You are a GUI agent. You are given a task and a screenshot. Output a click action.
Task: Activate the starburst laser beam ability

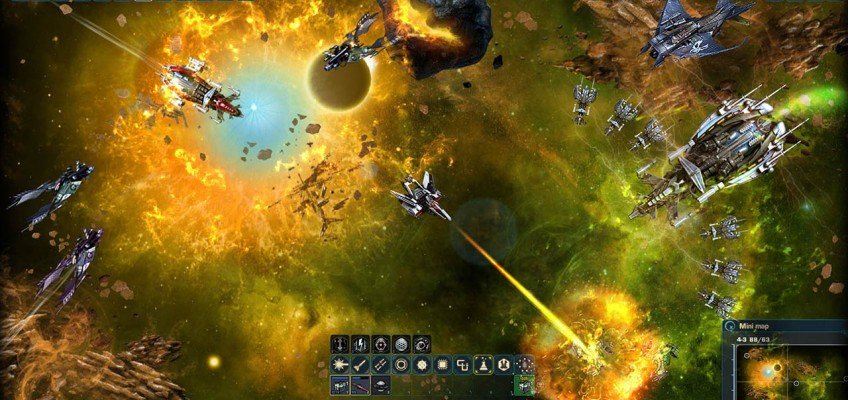pos(340,365)
